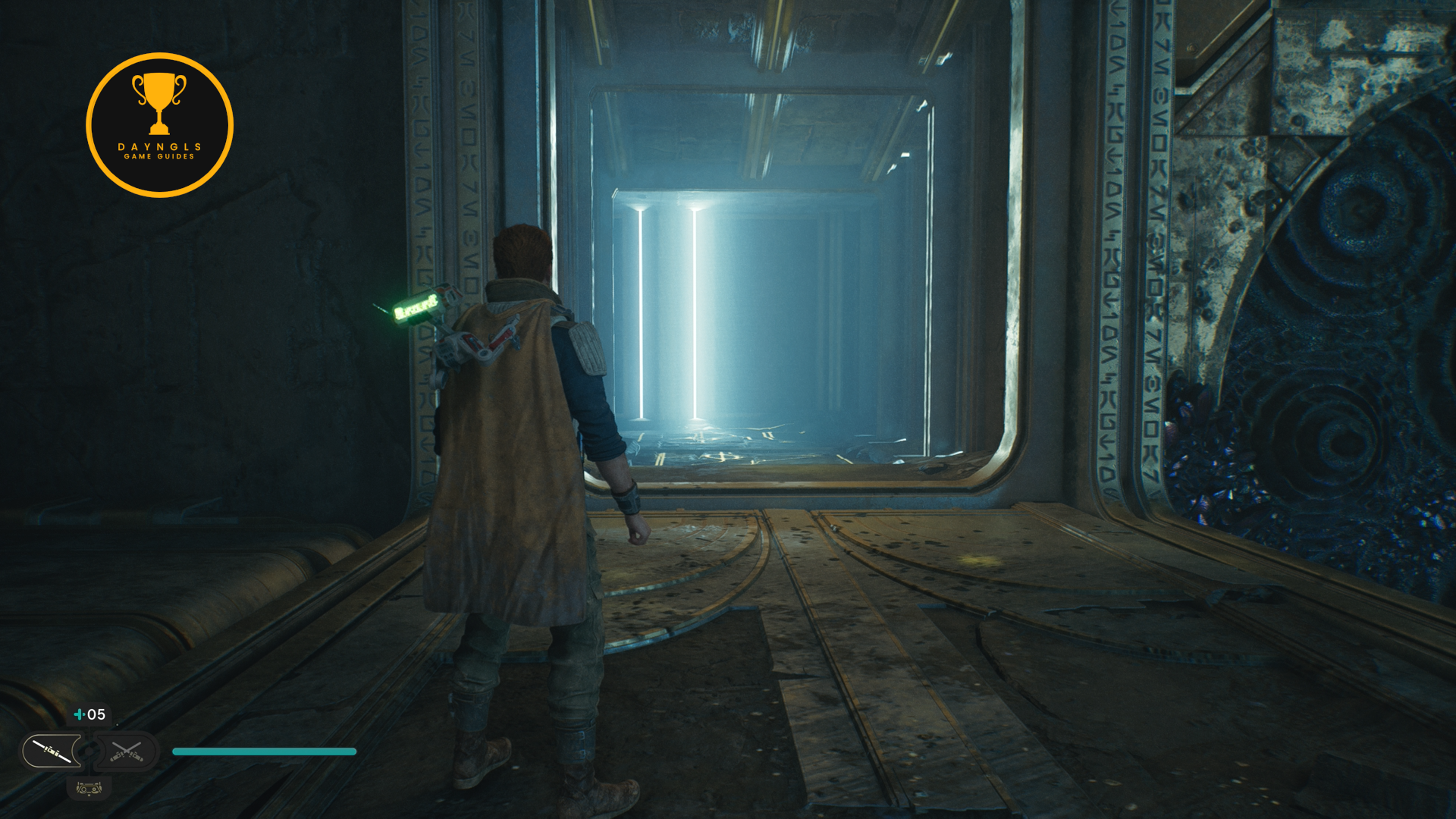This screenshot has width=1456, height=819.
Task: Switch to the dual wield crossed-sabers stance
Action: (x=127, y=752)
